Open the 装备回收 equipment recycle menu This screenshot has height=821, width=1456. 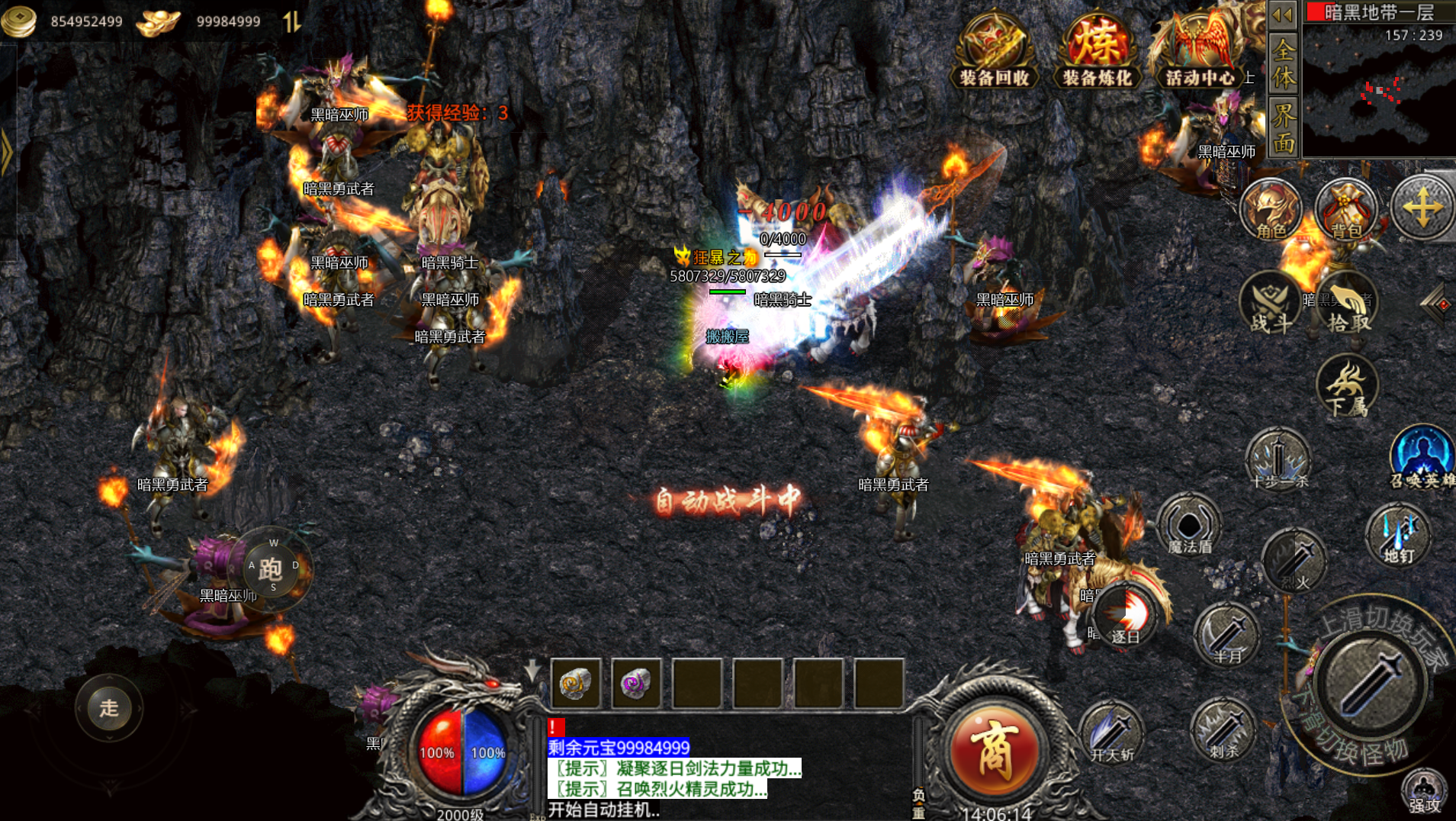pos(994,50)
